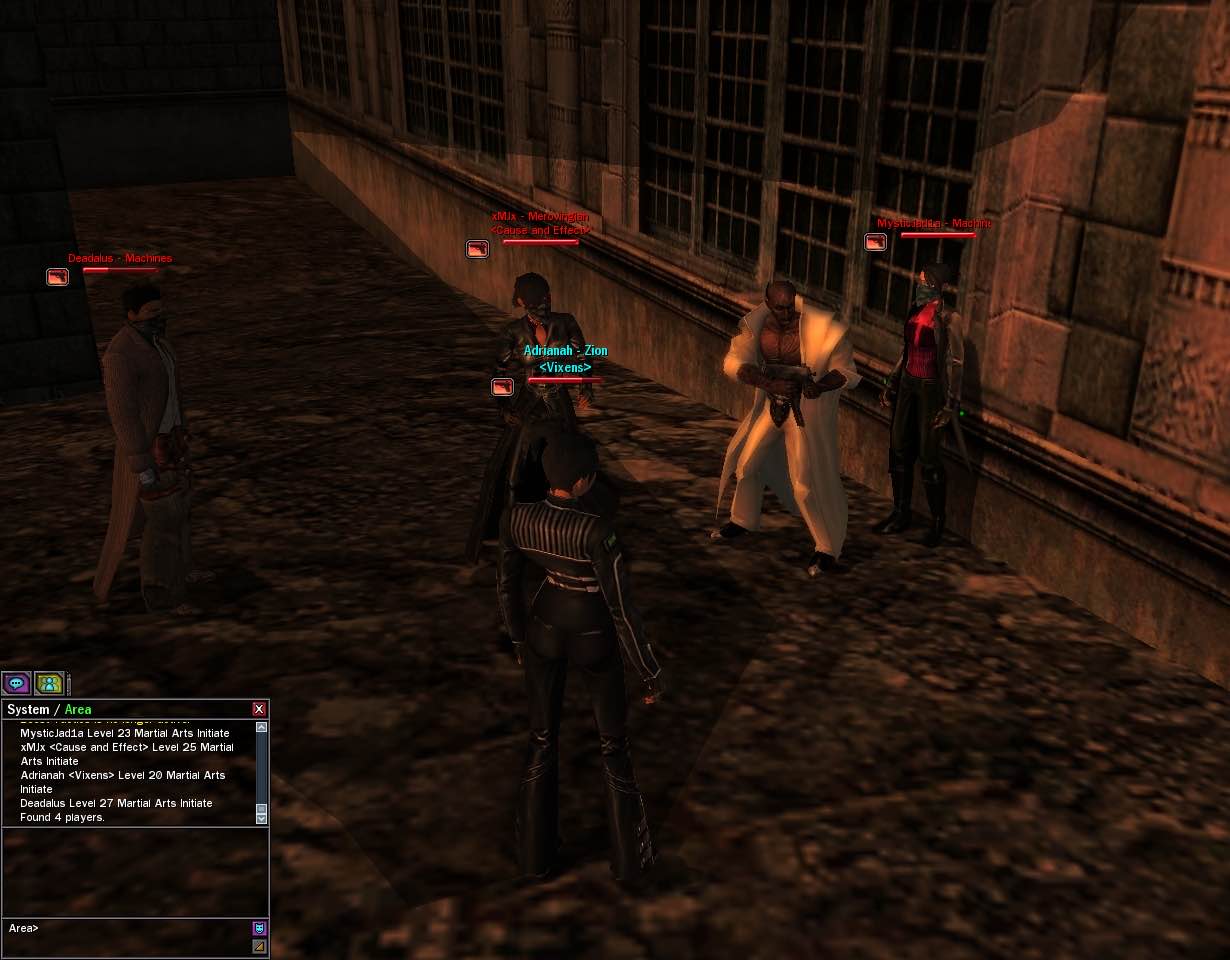The width and height of the screenshot is (1230, 960).
Task: Select the Adrianah - Zion nameplate
Action: [x=565, y=351]
